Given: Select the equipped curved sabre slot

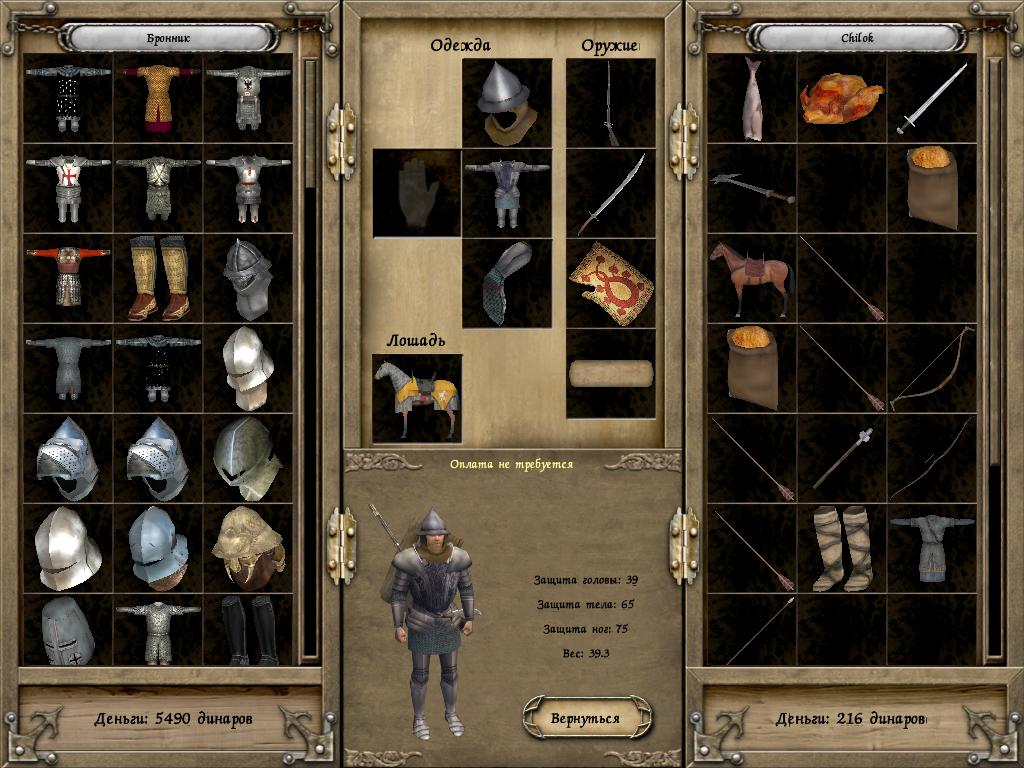Looking at the screenshot, I should pos(611,193).
